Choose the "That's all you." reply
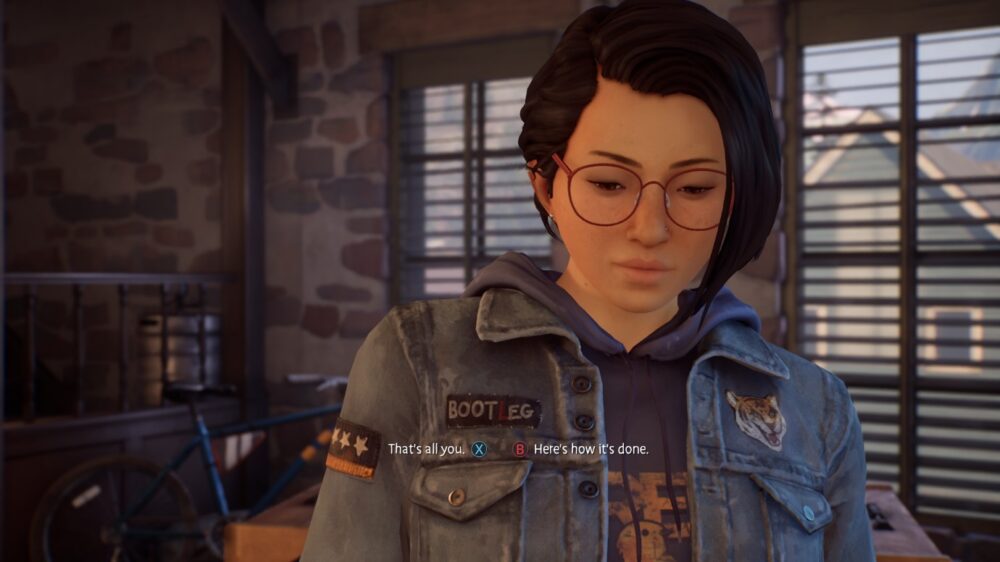The image size is (1000, 562). [x=426, y=450]
